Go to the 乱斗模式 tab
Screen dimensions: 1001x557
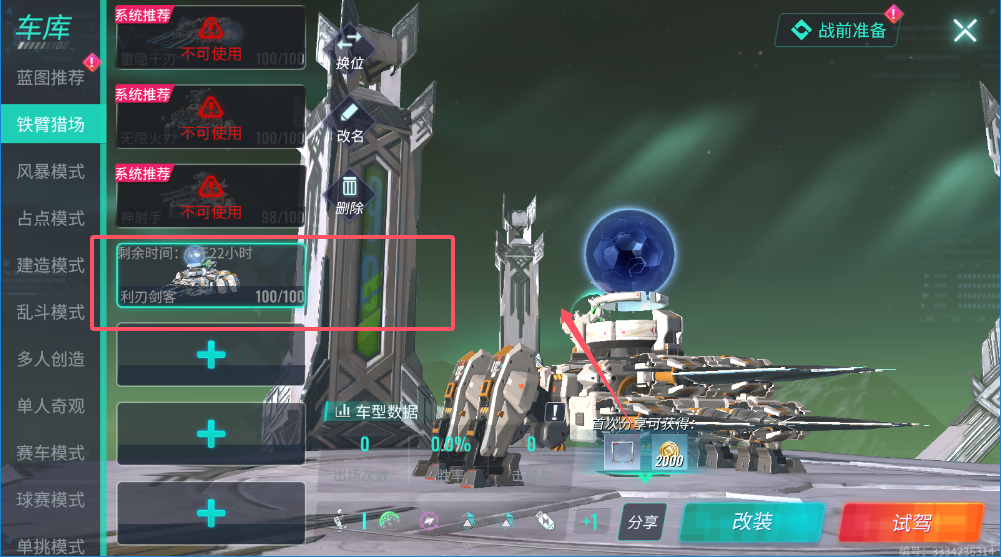50,313
